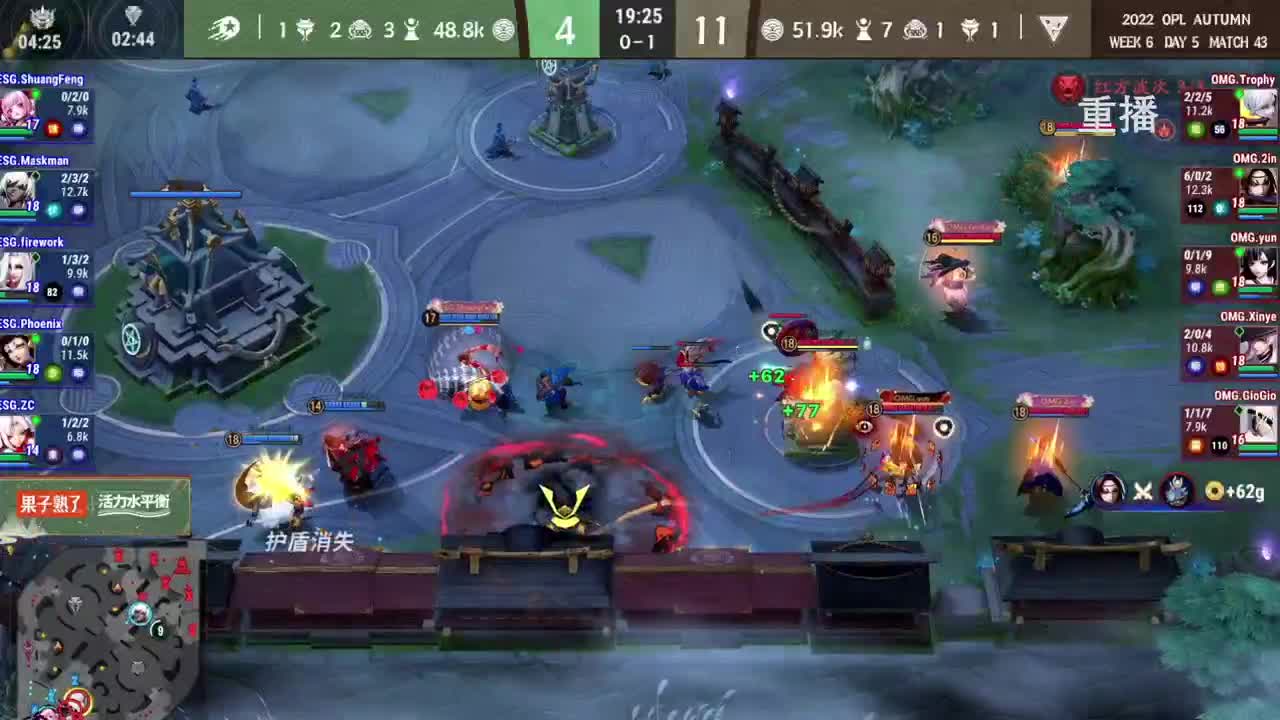
Task: Click ESG.Phoenix's green summoner spell icon
Action: pyautogui.click(x=52, y=372)
